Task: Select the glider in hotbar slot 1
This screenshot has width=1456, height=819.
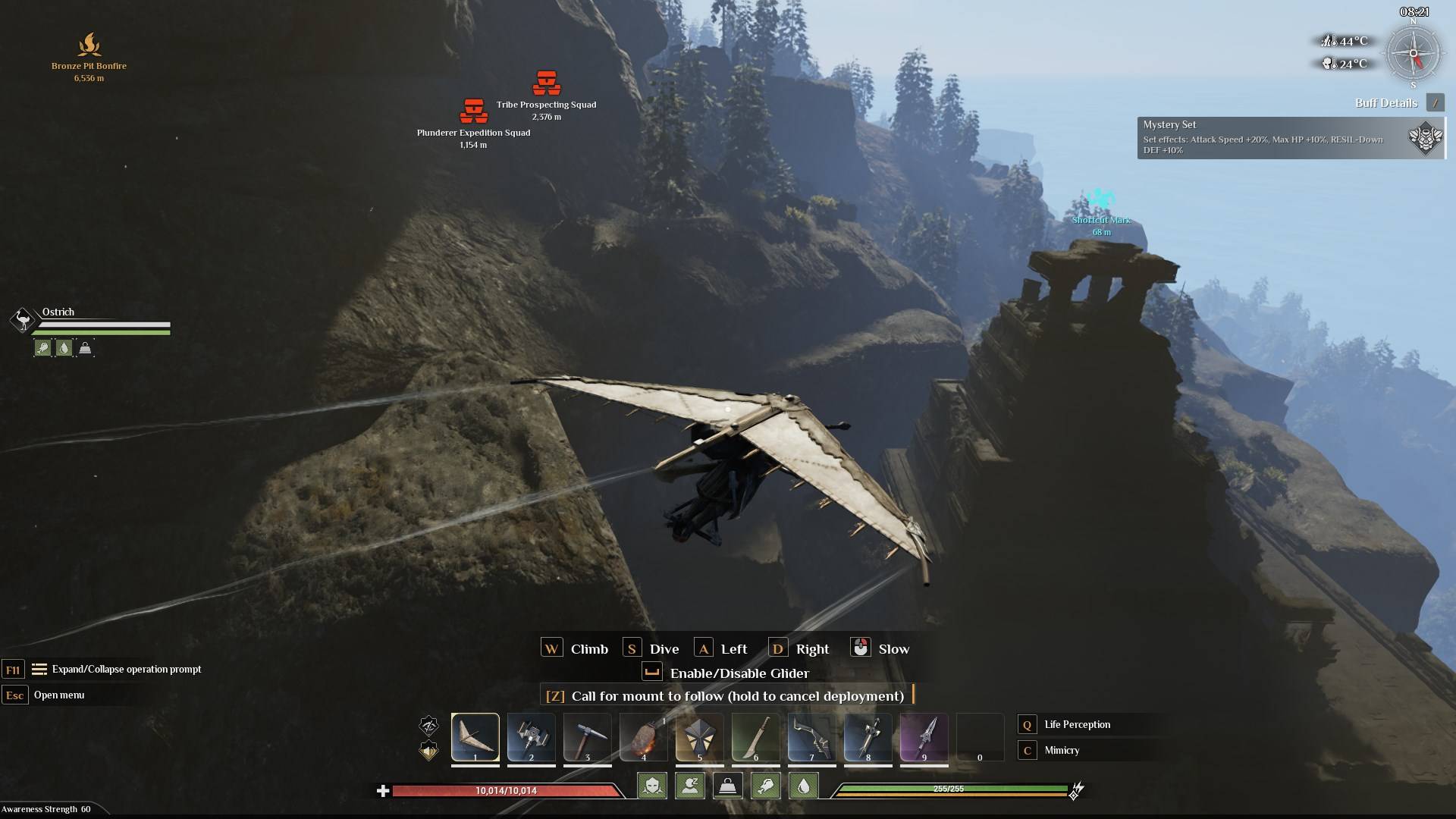Action: (475, 736)
